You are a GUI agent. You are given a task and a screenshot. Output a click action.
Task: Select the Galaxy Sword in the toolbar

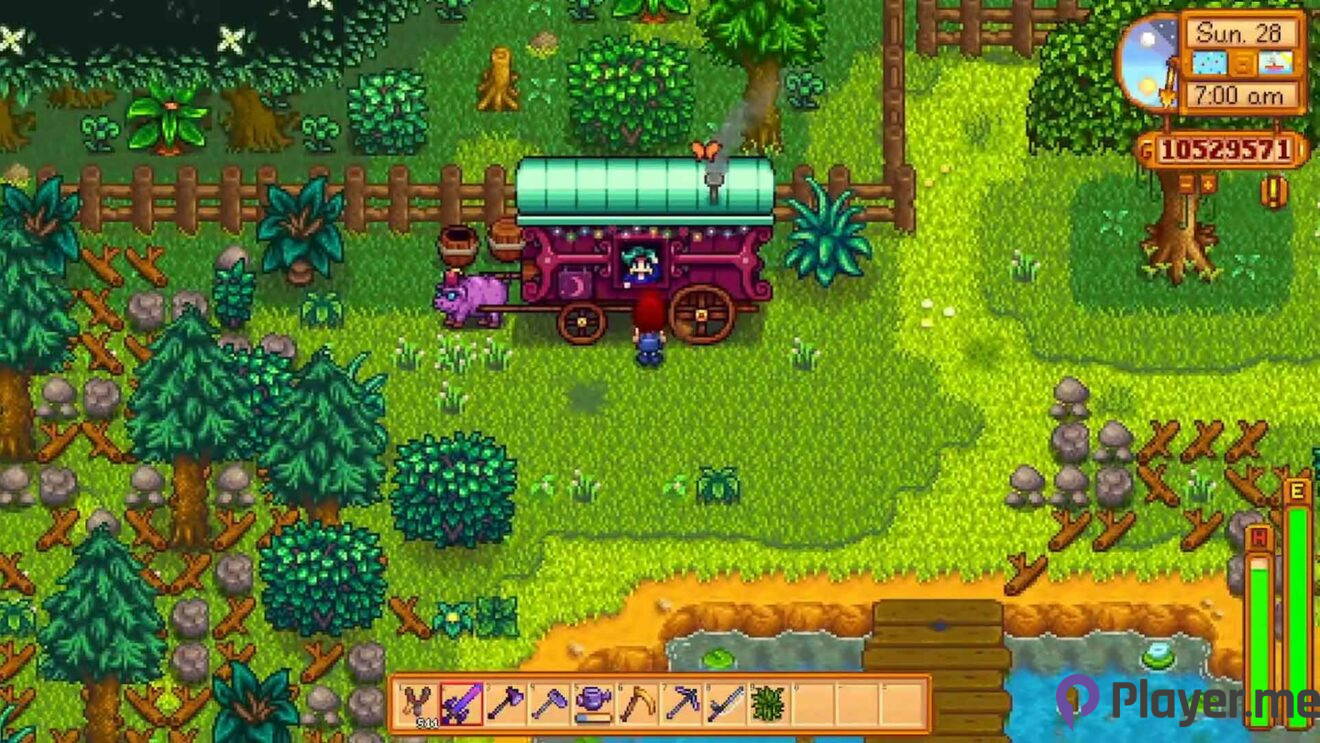click(x=460, y=712)
